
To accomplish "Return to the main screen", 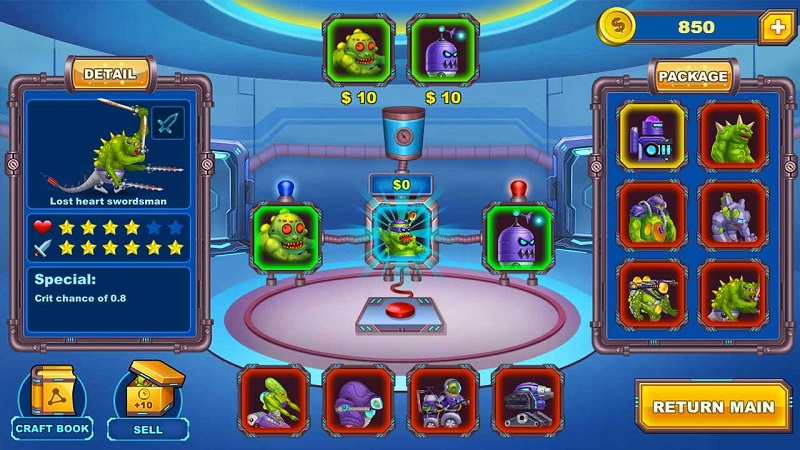I will [x=712, y=406].
